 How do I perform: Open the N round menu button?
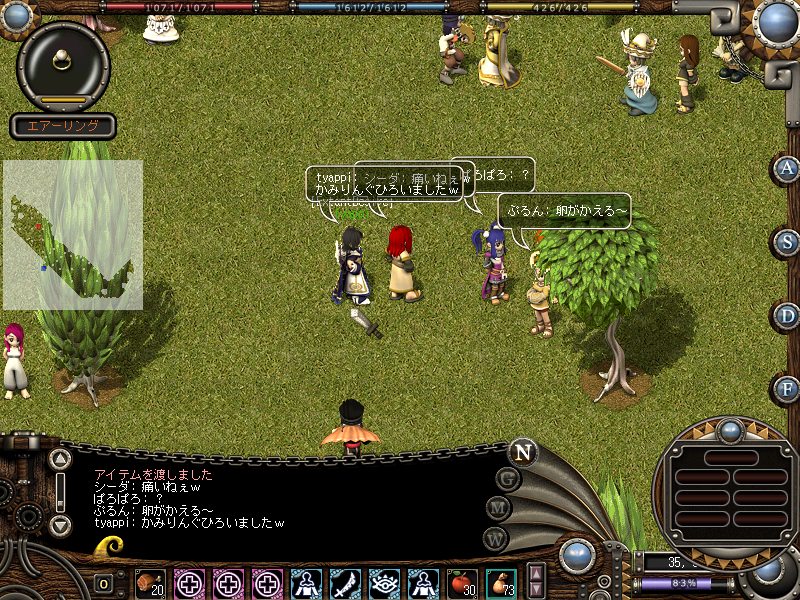pyautogui.click(x=521, y=452)
